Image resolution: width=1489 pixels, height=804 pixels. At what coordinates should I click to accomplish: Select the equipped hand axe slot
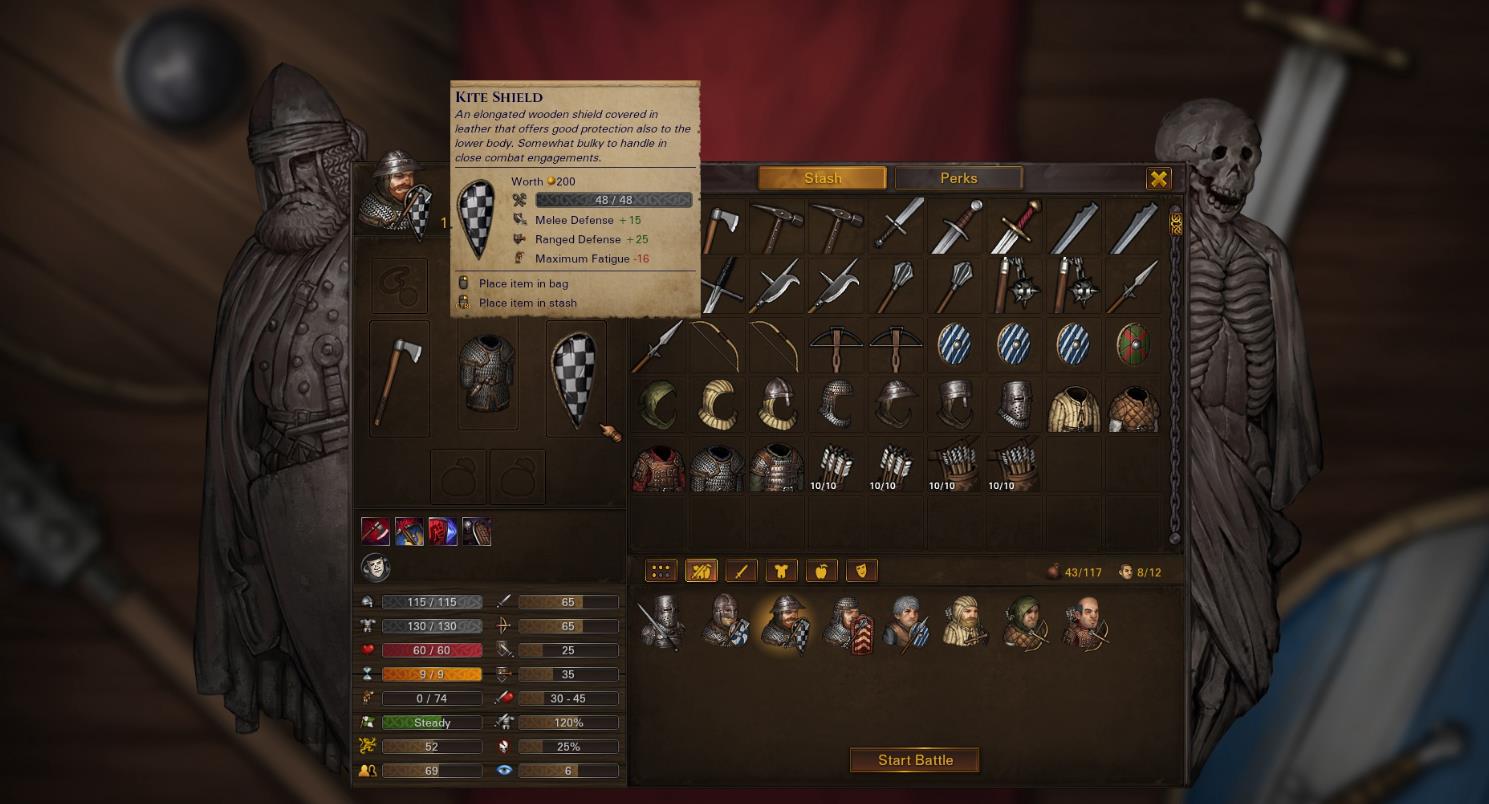point(399,378)
